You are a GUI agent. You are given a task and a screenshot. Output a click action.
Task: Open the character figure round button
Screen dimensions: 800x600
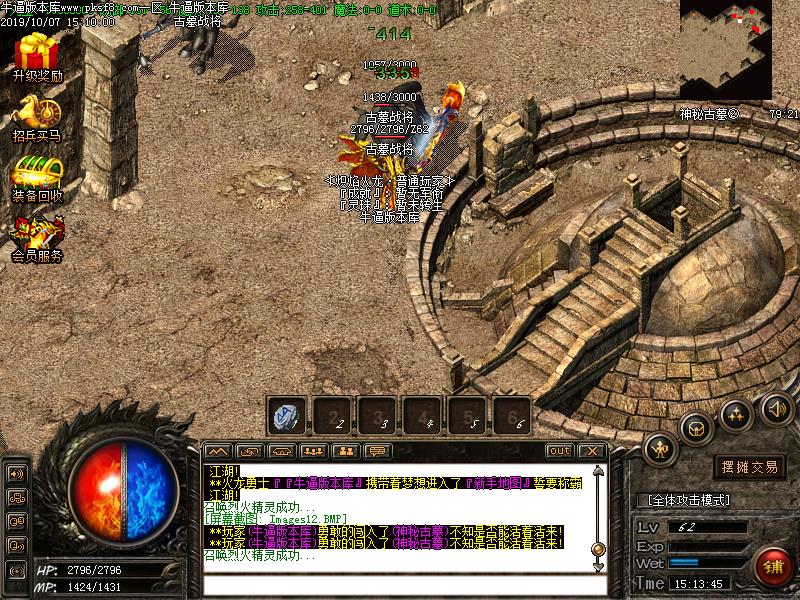coord(661,450)
